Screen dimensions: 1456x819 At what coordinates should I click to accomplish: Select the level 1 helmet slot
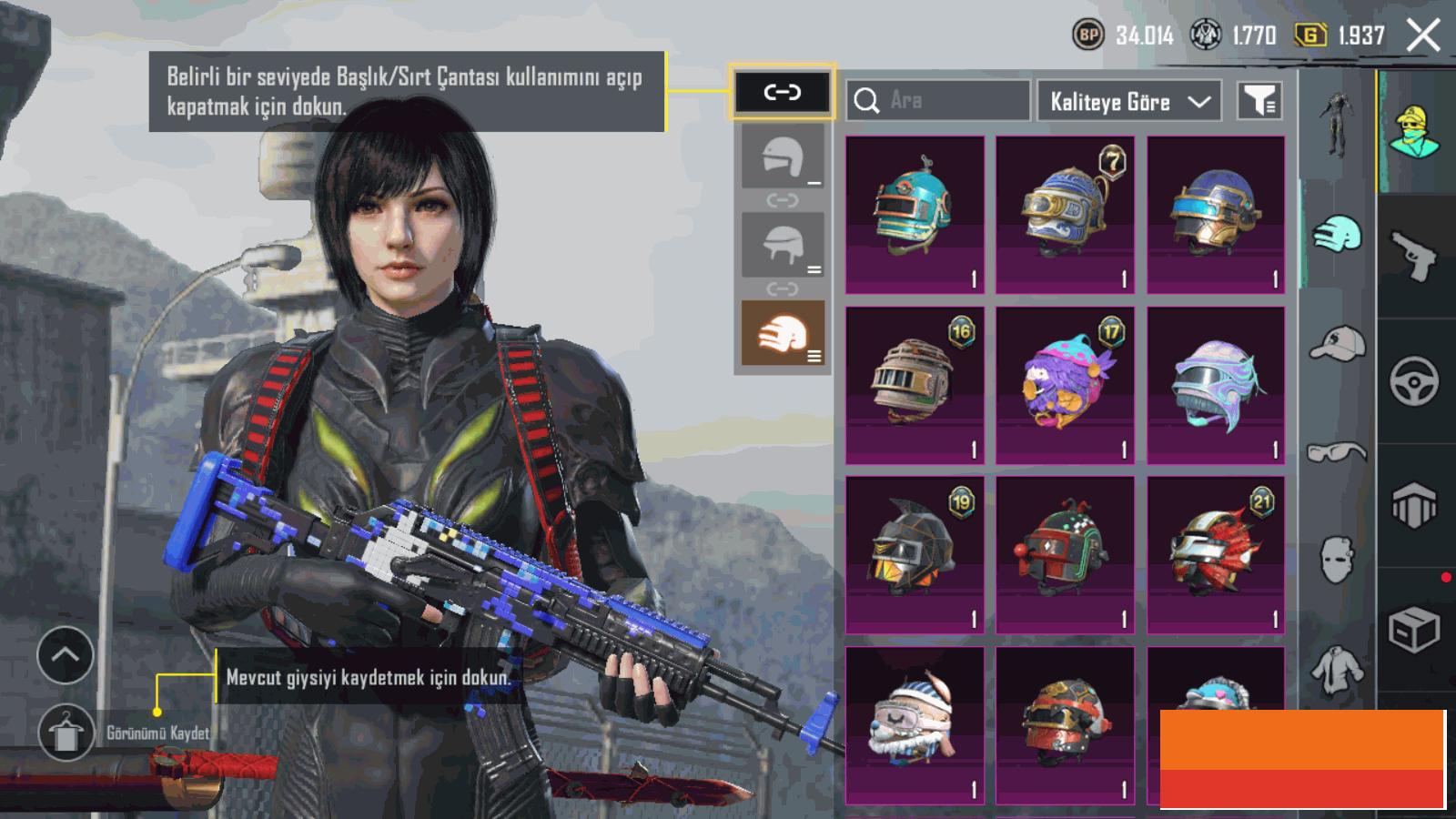click(783, 157)
